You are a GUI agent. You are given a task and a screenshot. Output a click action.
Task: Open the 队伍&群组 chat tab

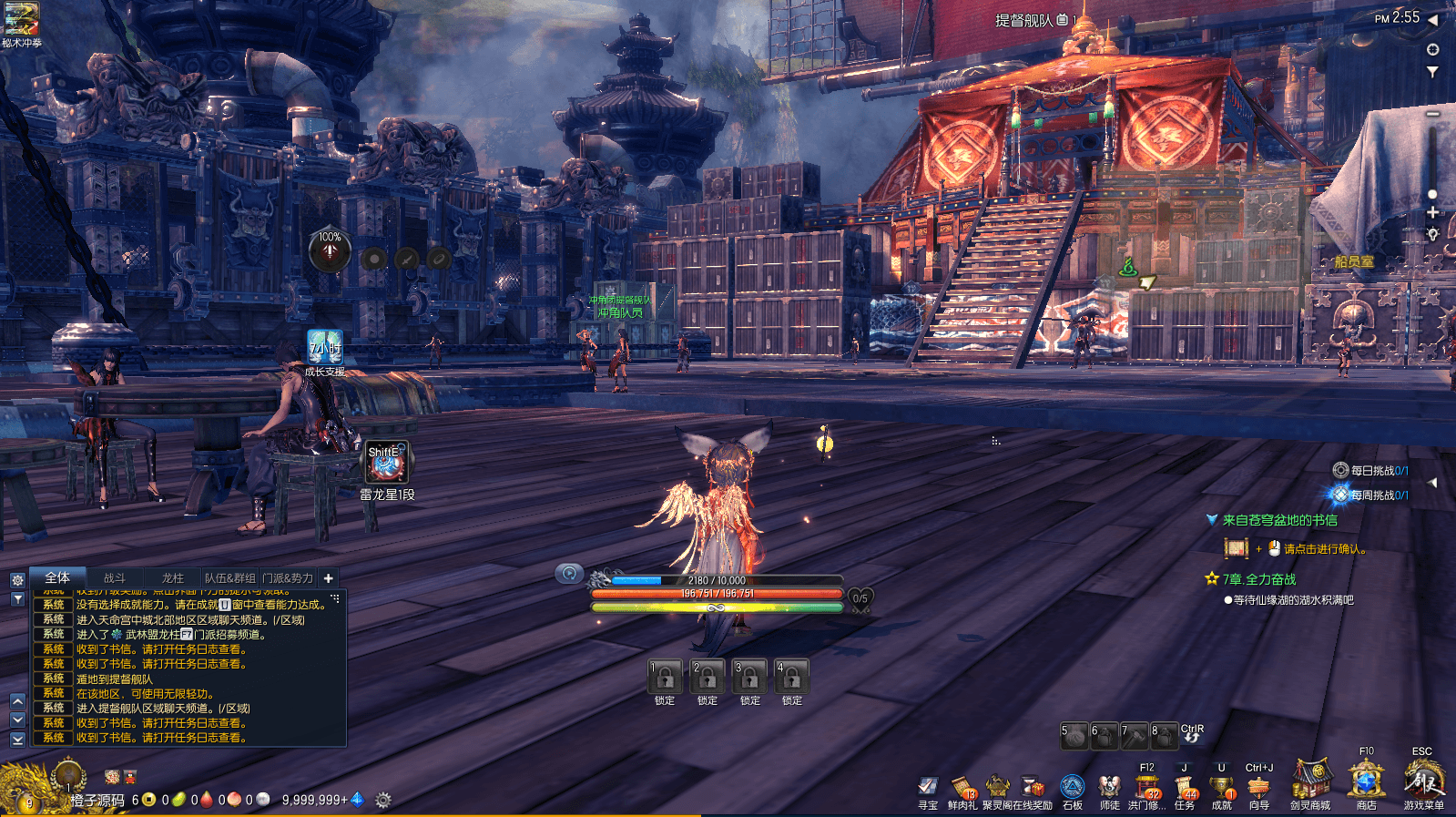pyautogui.click(x=229, y=577)
